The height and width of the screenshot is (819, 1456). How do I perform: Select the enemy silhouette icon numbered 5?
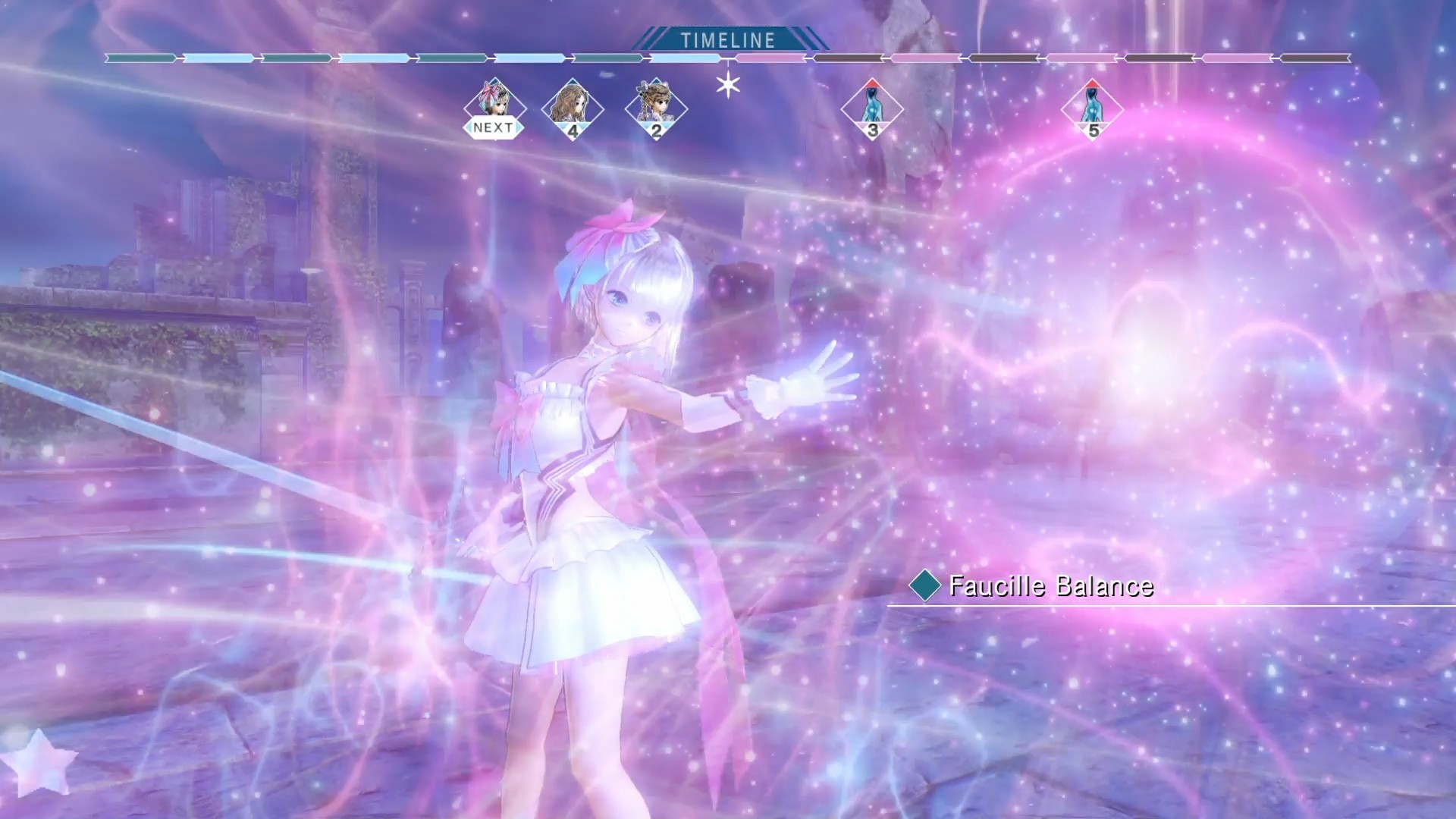pyautogui.click(x=1092, y=112)
